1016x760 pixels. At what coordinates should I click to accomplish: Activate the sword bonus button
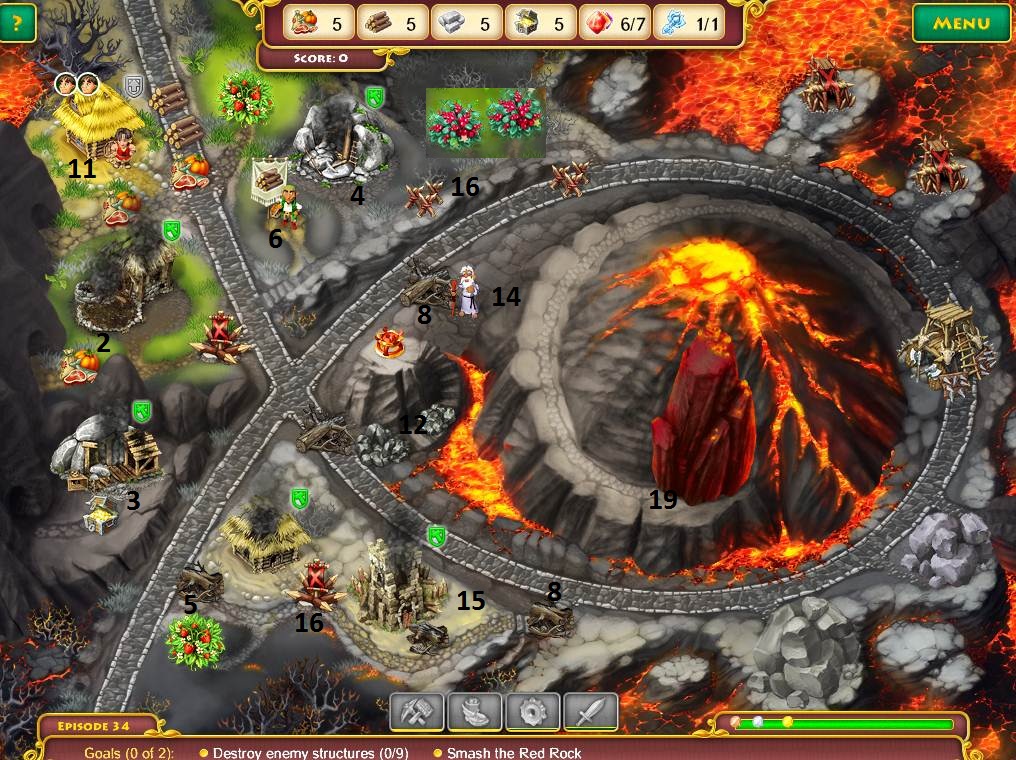pyautogui.click(x=590, y=712)
